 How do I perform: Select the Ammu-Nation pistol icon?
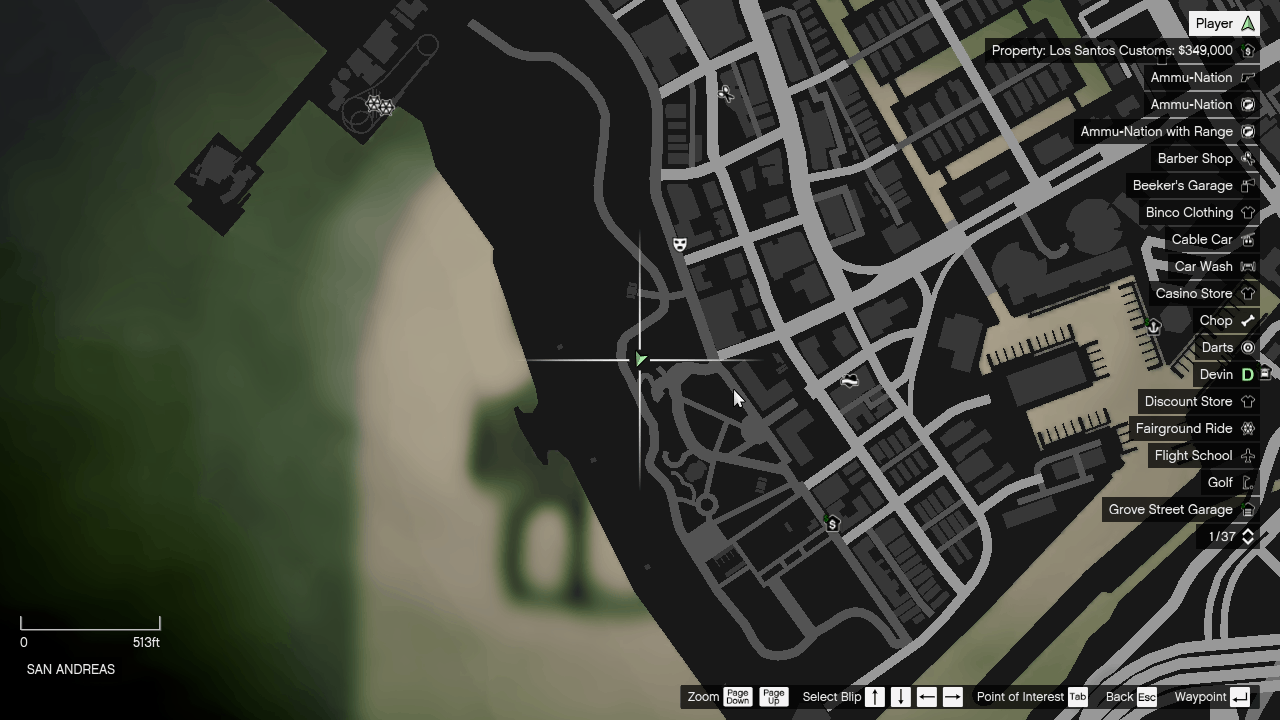tap(1248, 77)
